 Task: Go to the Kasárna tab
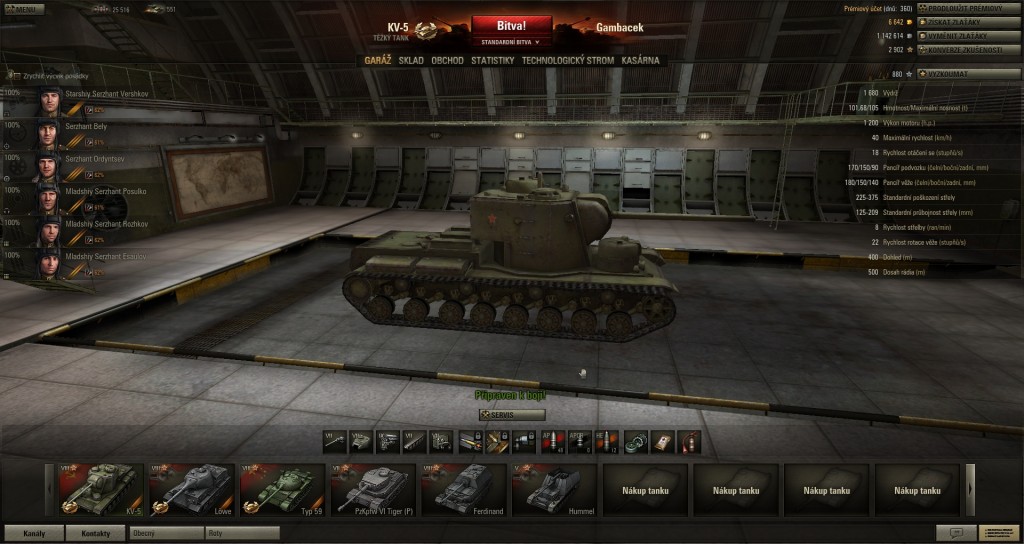pyautogui.click(x=641, y=61)
